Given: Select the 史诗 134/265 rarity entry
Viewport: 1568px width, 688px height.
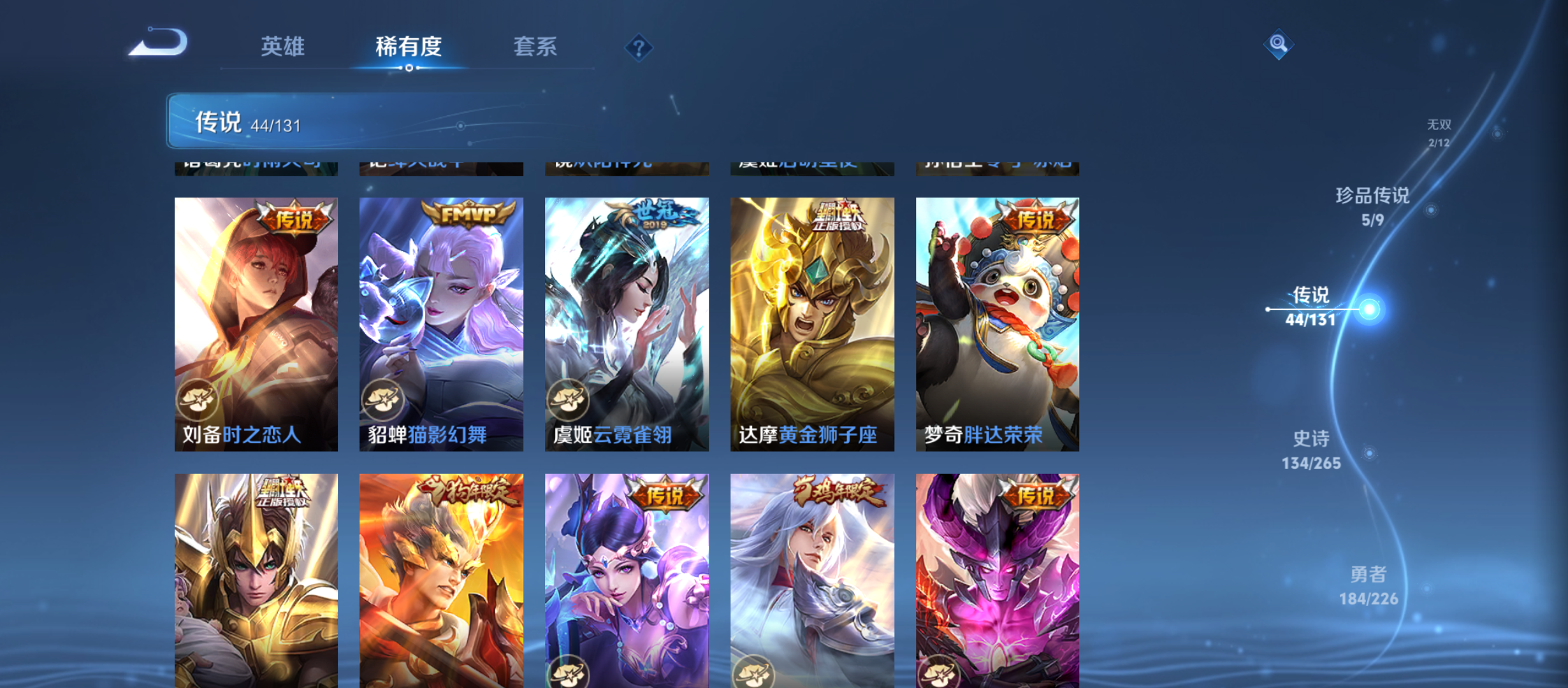Looking at the screenshot, I should point(1312,448).
